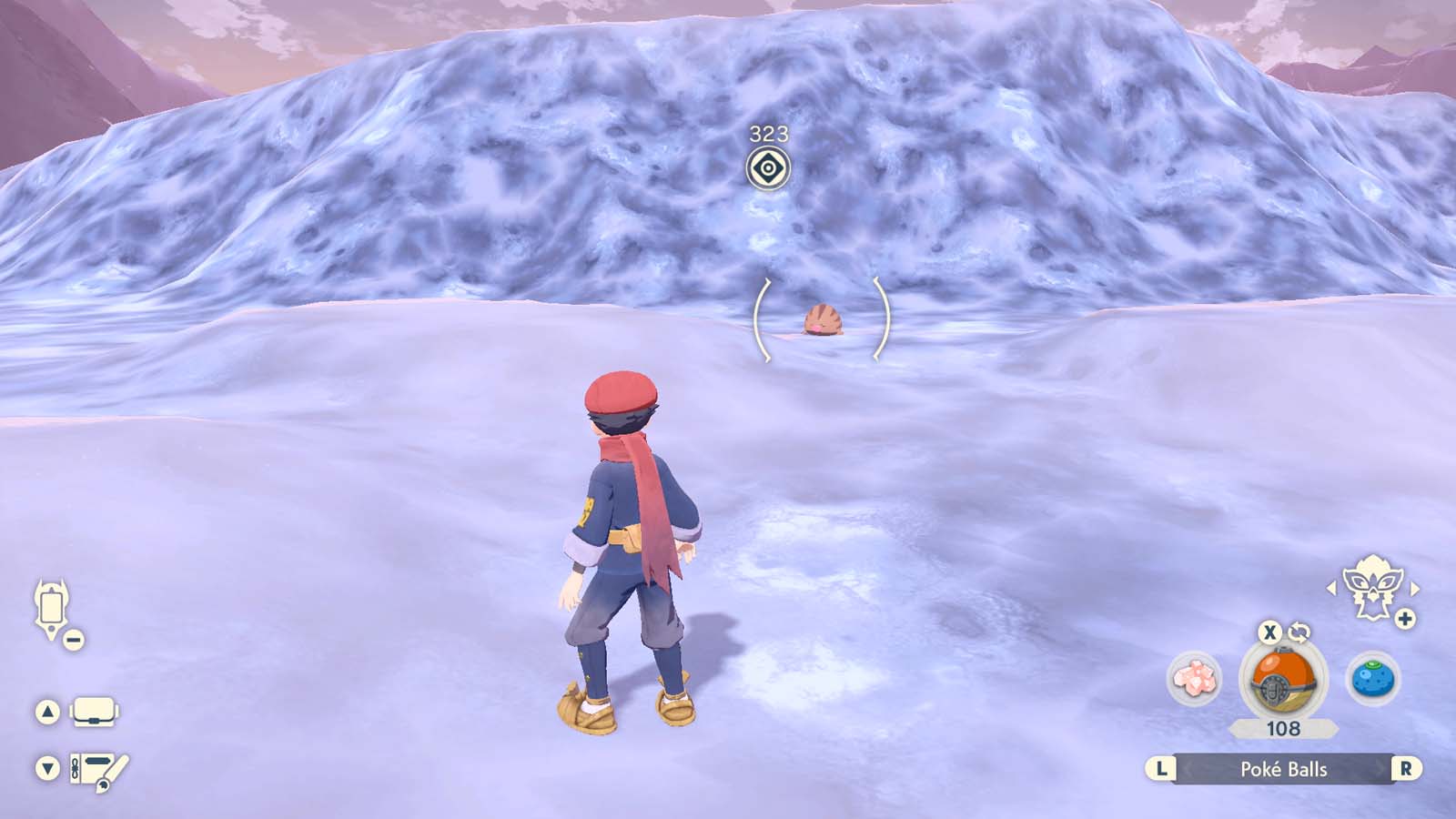Open the satchel bag icon

click(x=95, y=712)
